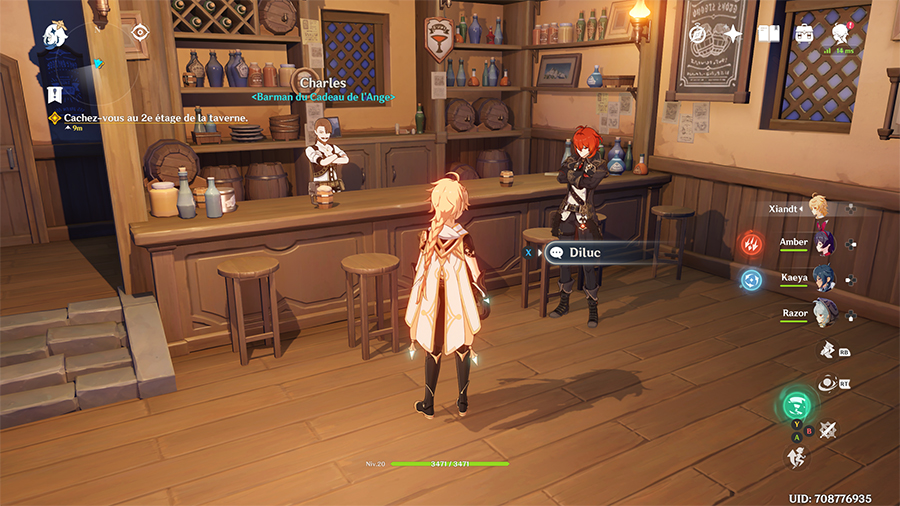The image size is (900, 506).
Task: Open the quest log banner icon
Action: [56, 95]
